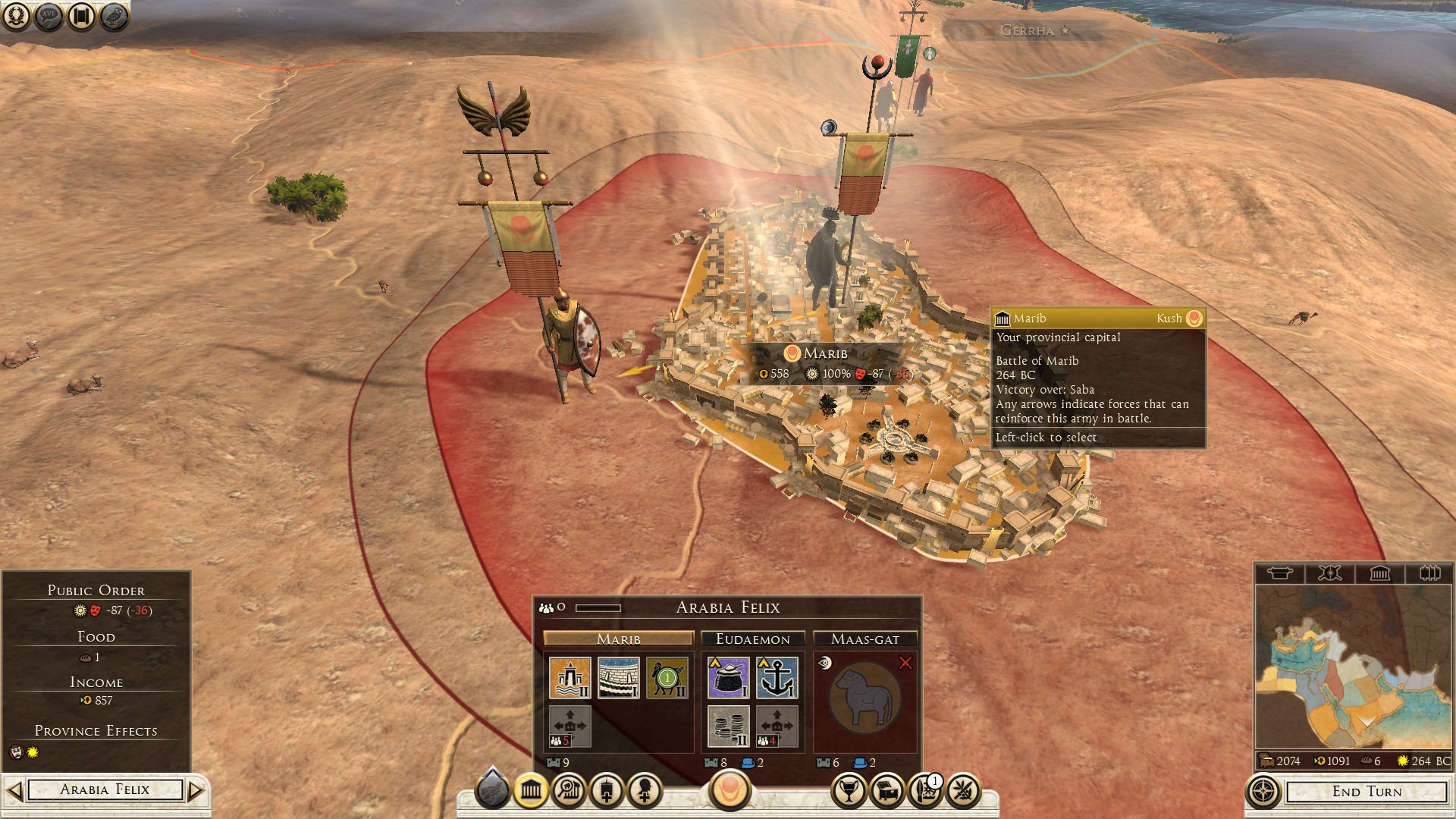
Task: Select the Maas-gat settlement tab
Action: click(864, 639)
